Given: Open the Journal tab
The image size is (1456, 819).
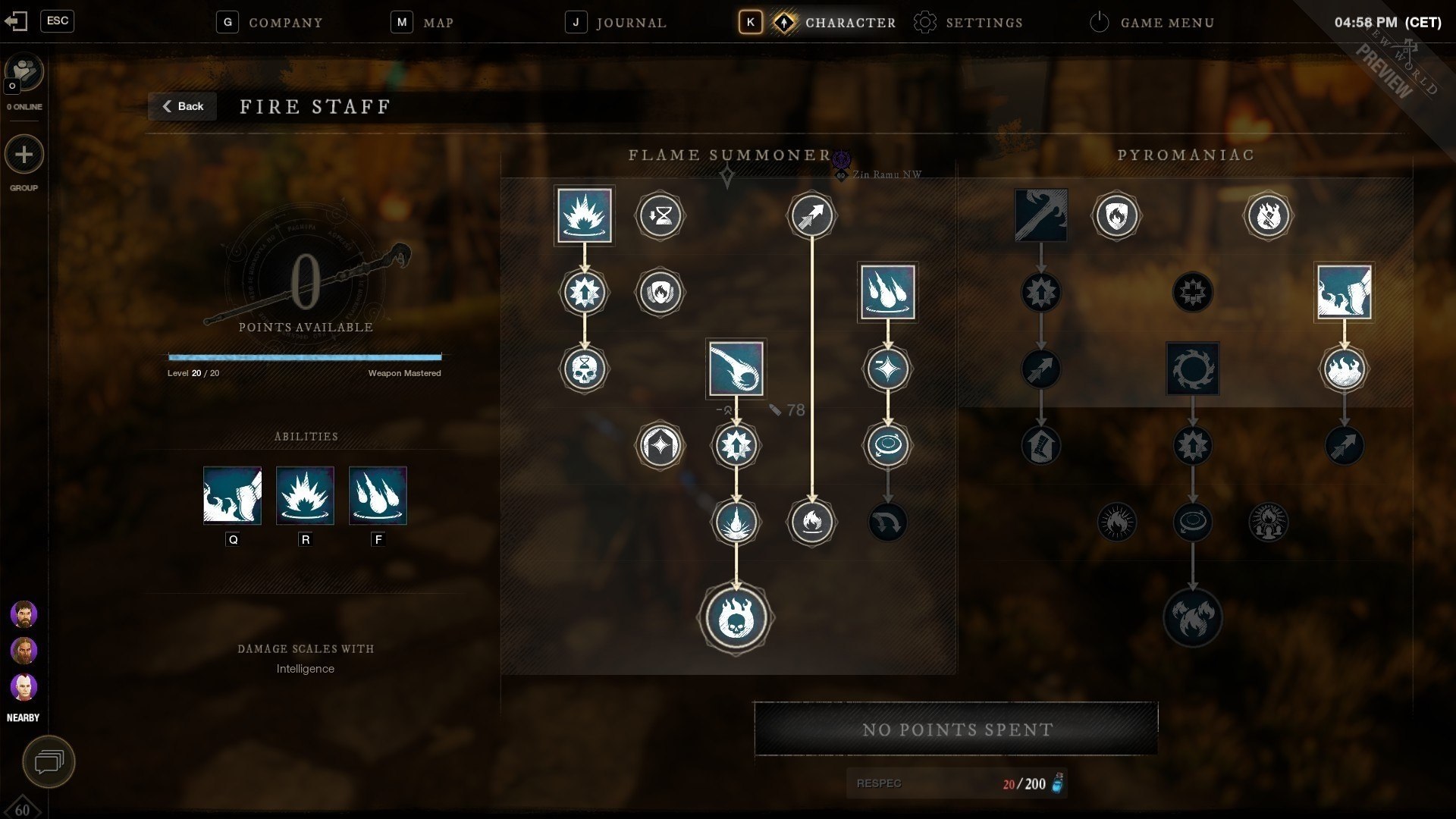Looking at the screenshot, I should pyautogui.click(x=617, y=23).
